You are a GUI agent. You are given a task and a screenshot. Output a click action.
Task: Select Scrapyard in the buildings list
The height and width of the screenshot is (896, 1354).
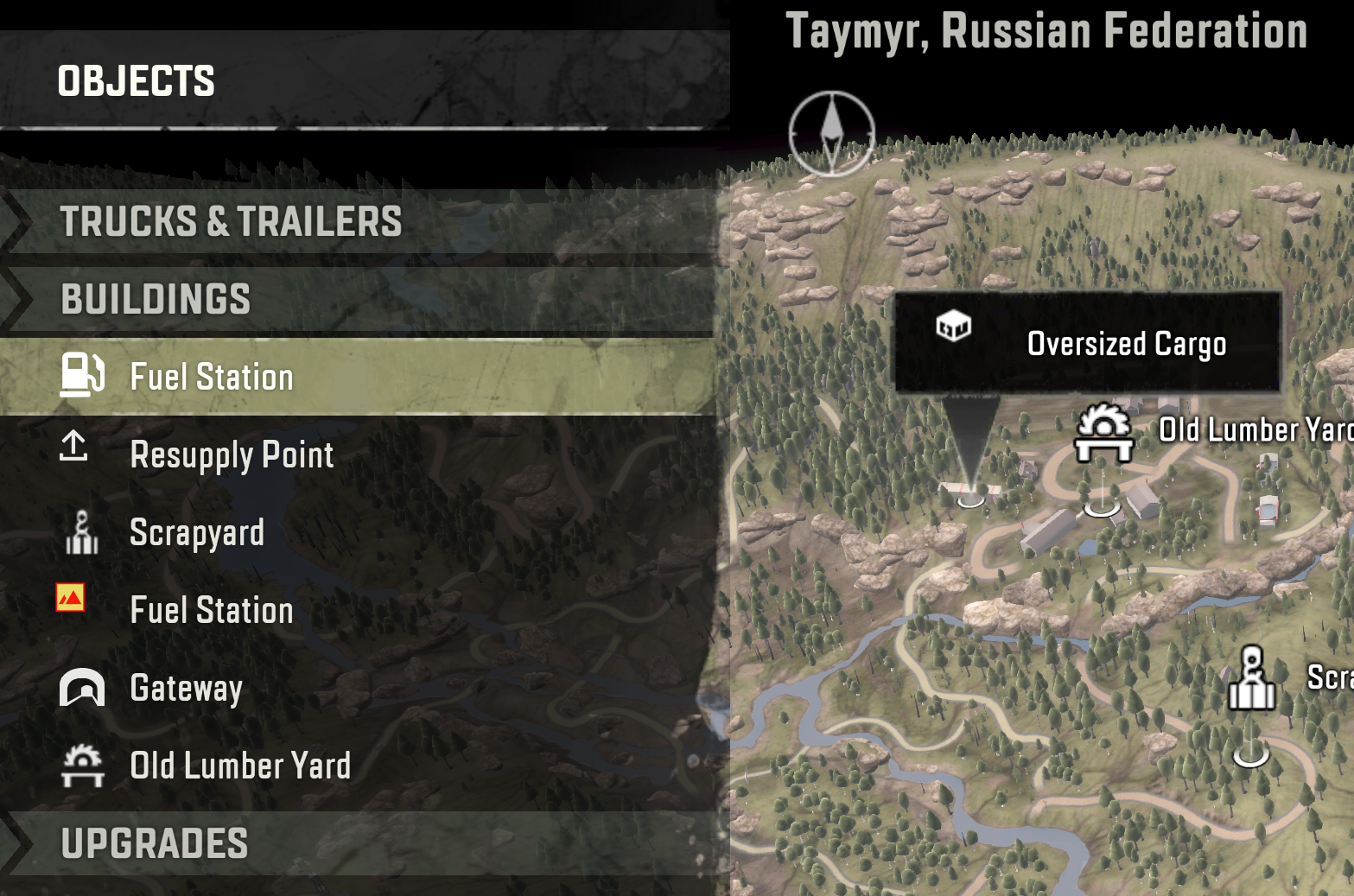click(x=197, y=533)
